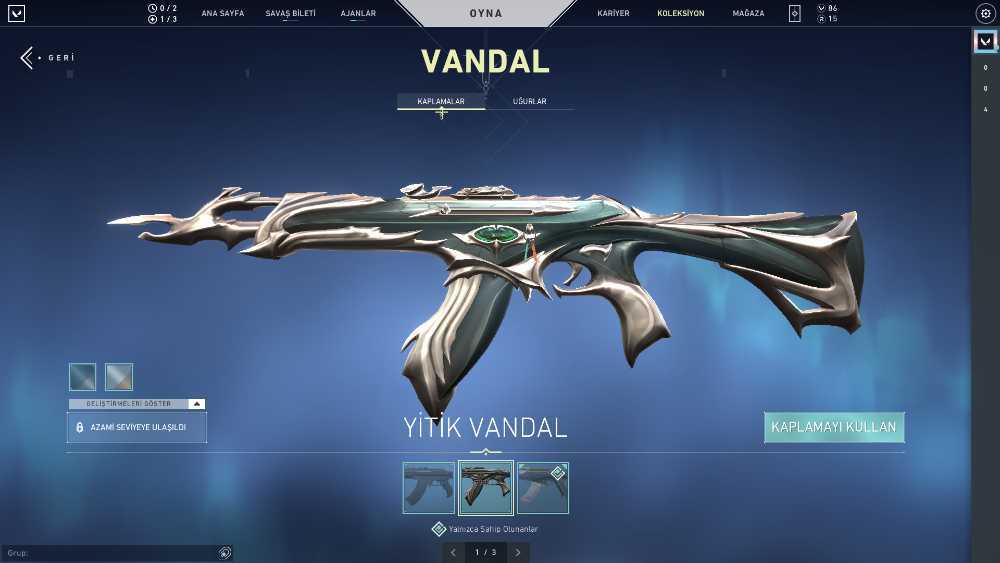
Task: Open the Savaş Bileti battle pass
Action: 290,14
